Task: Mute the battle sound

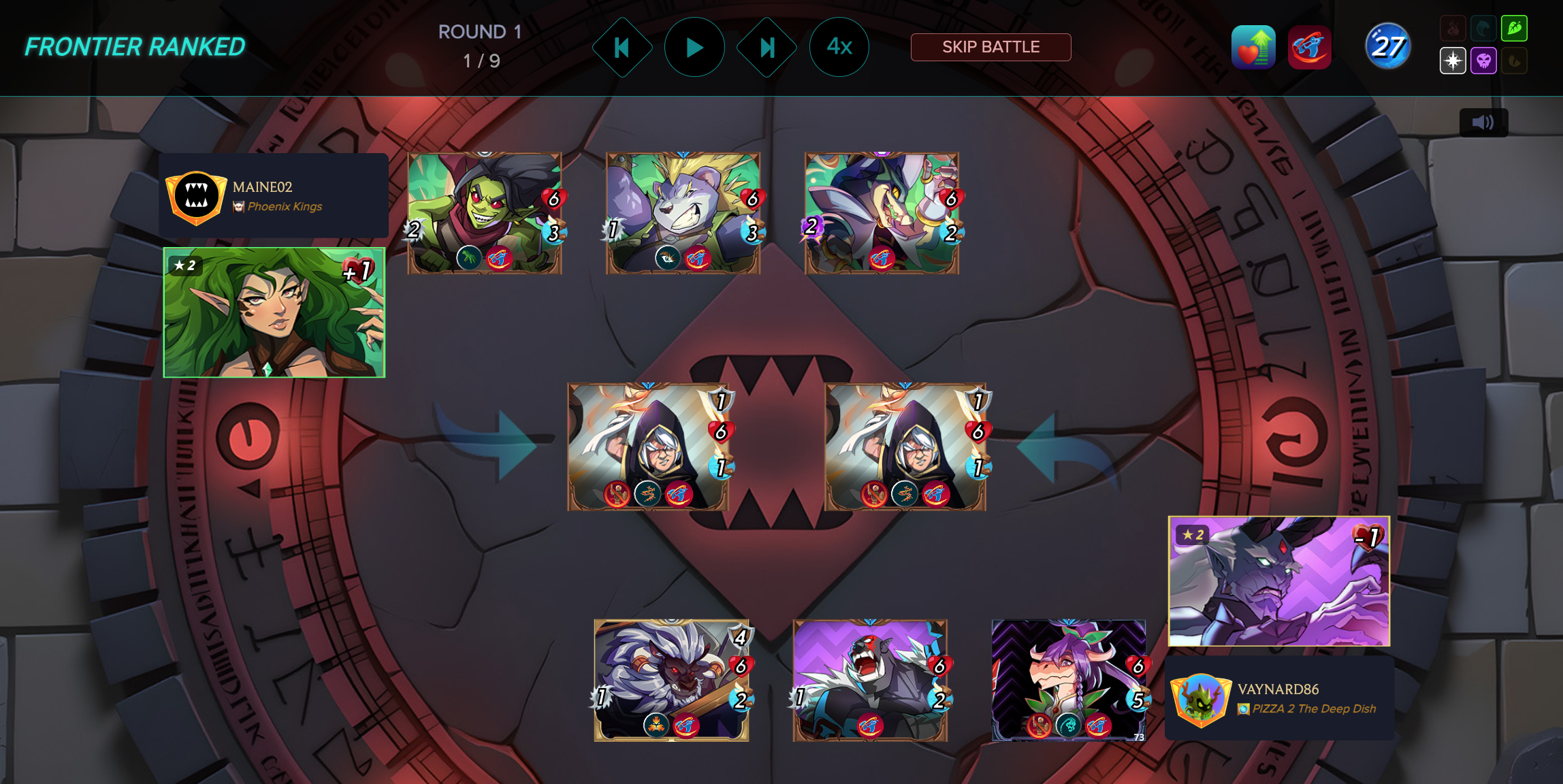Action: pos(1483,122)
